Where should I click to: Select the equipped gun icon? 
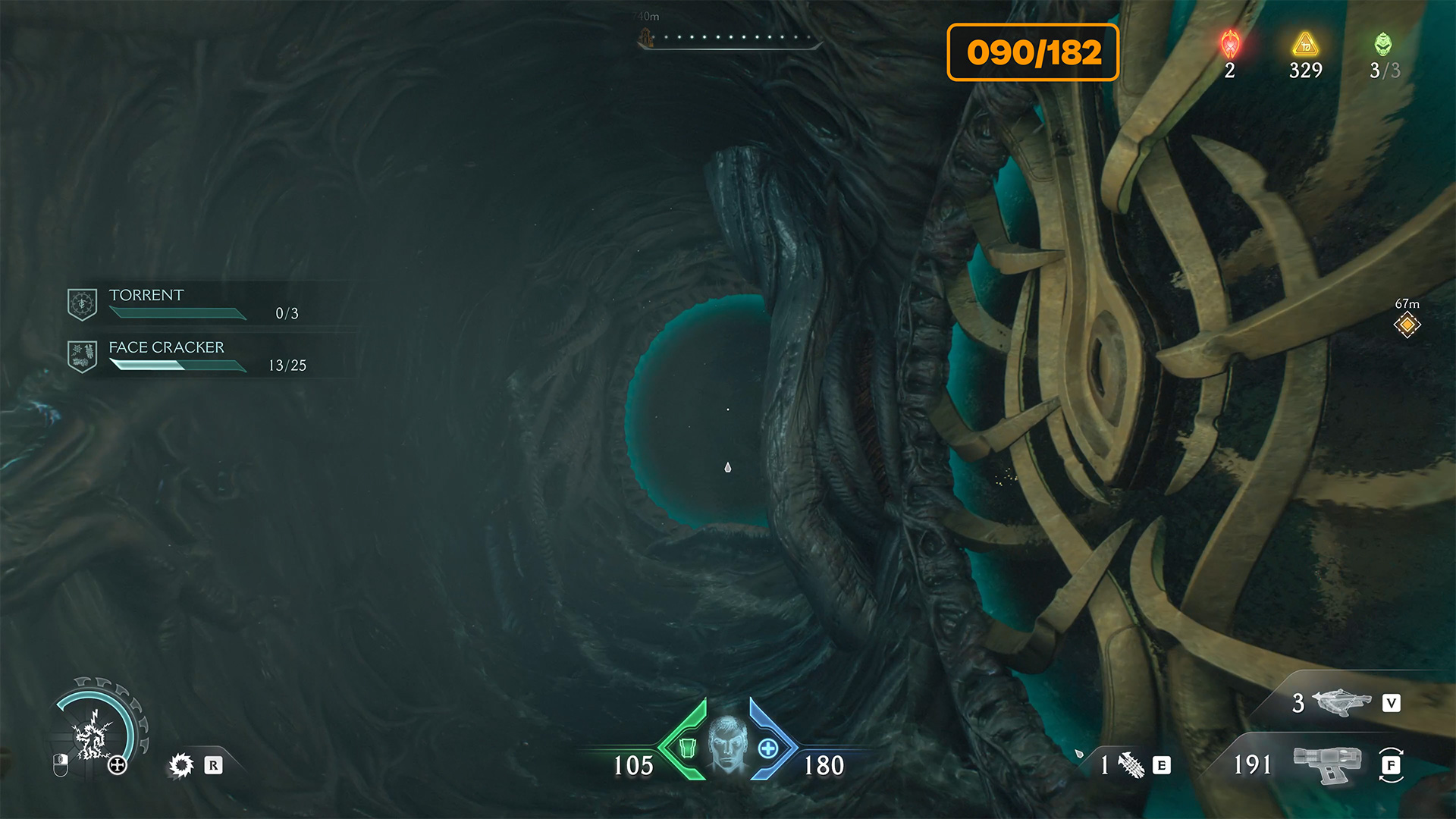[1327, 764]
